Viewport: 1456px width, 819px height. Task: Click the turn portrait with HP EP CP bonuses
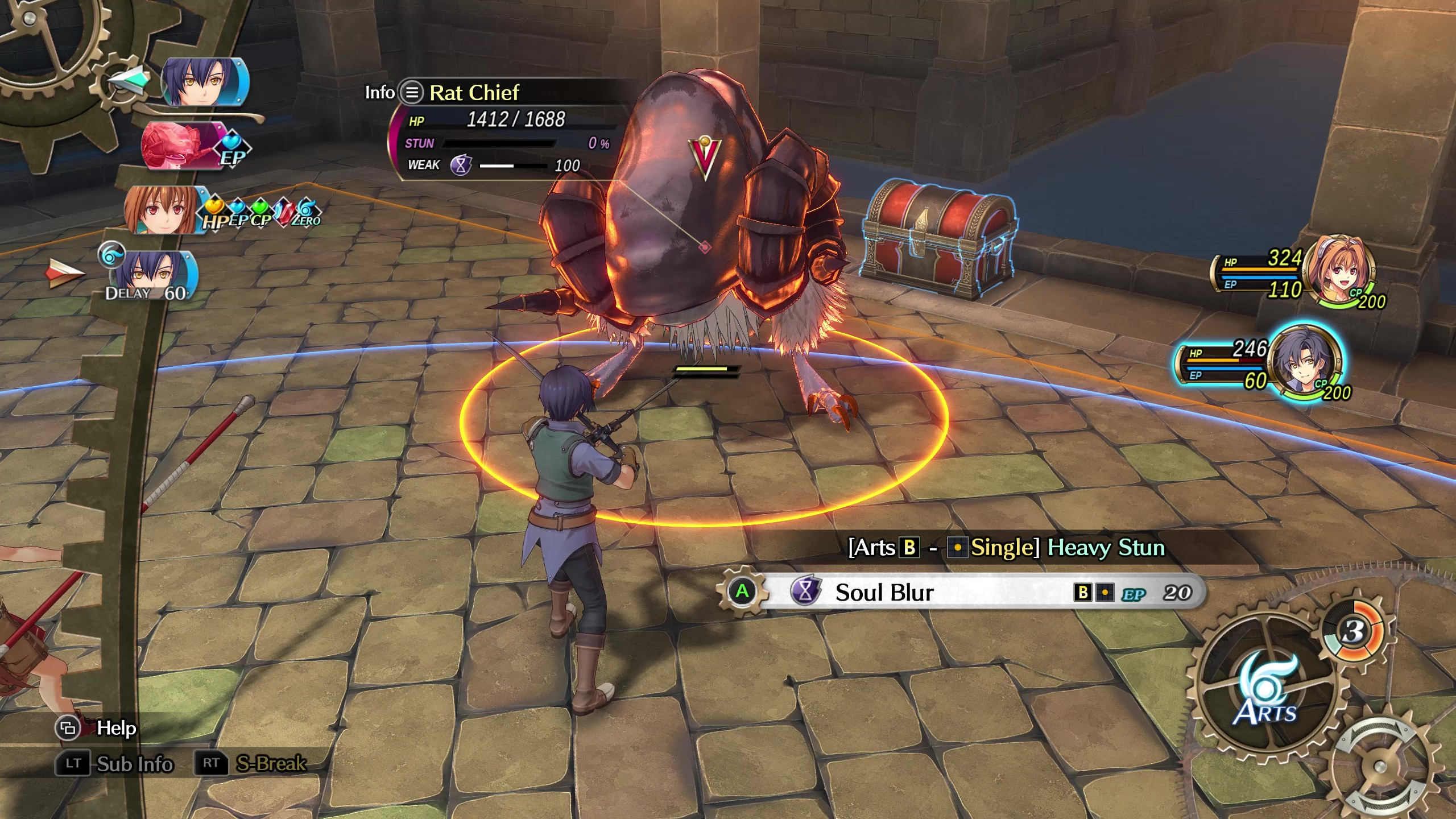click(x=163, y=209)
